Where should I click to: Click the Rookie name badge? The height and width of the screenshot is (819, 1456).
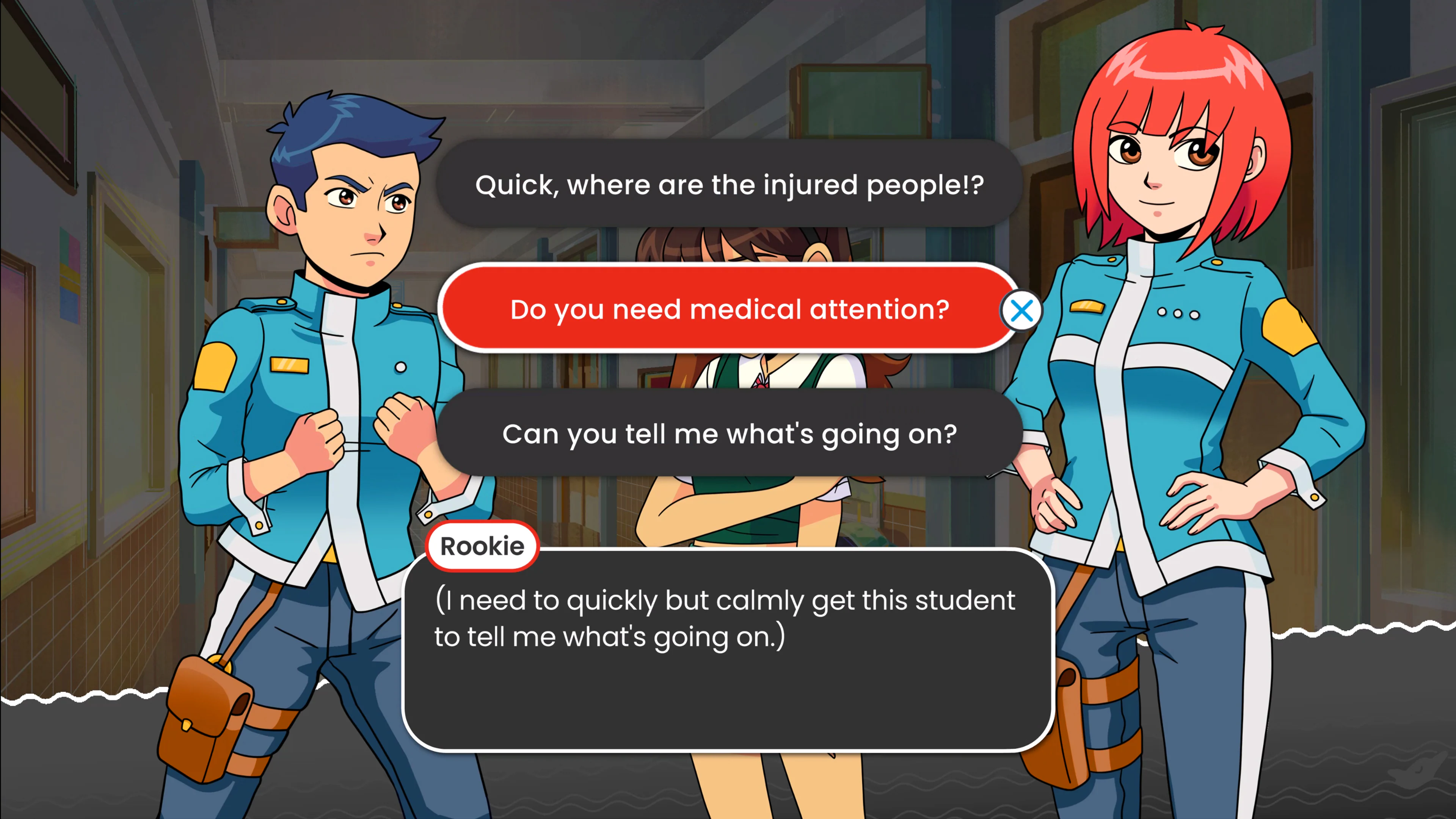pyautogui.click(x=482, y=546)
